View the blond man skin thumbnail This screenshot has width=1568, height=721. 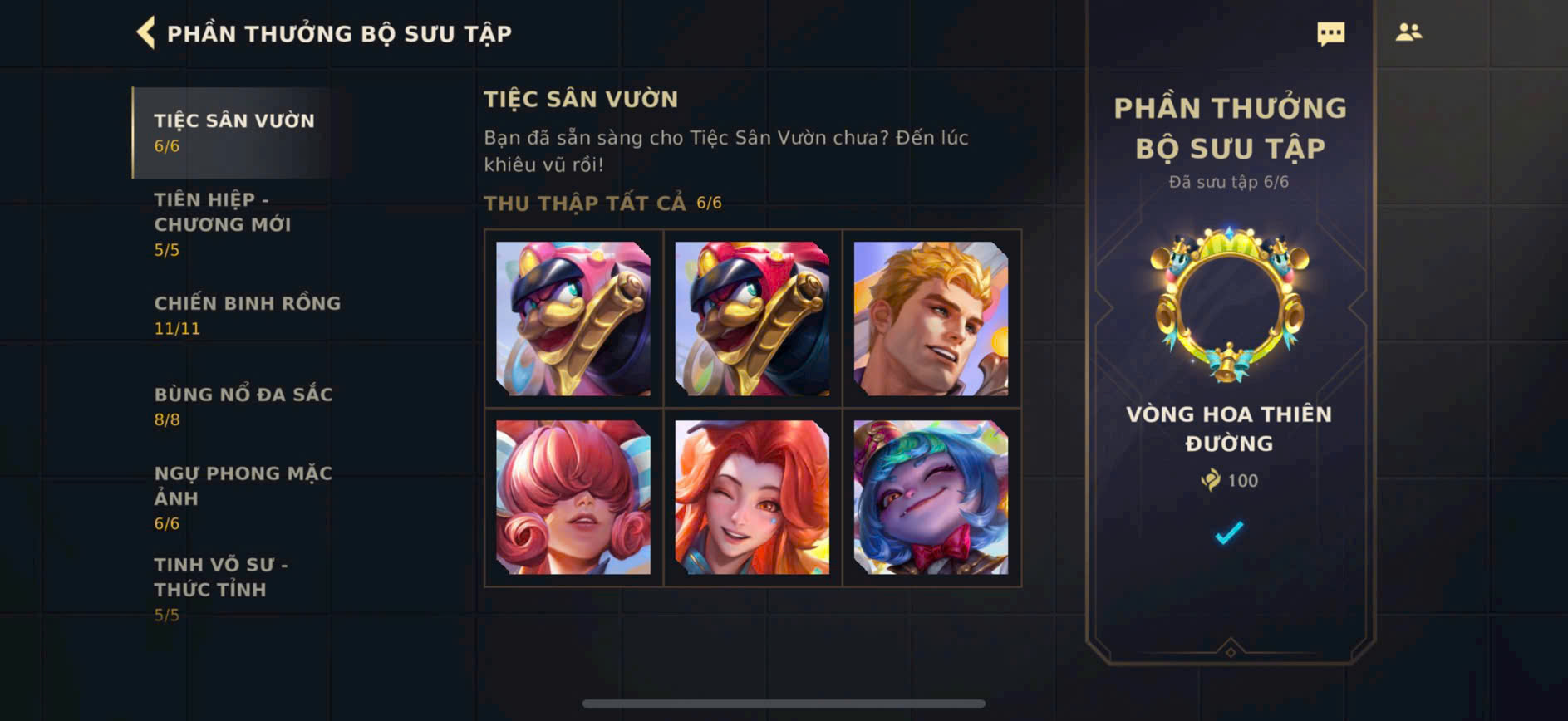point(931,319)
